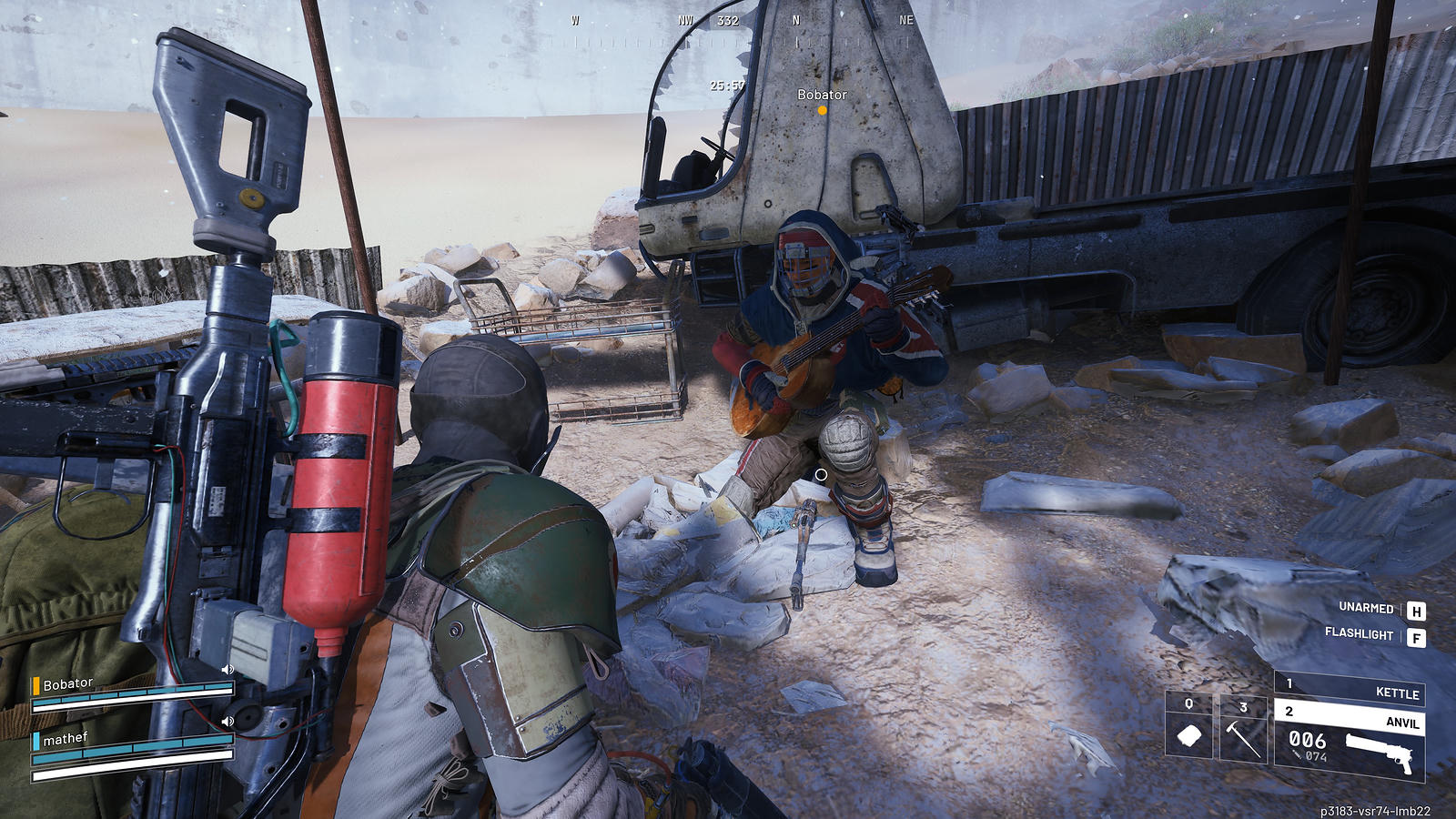Screen dimensions: 1456x819
Task: Click the Bobator teammate marker dot
Action: point(822,110)
